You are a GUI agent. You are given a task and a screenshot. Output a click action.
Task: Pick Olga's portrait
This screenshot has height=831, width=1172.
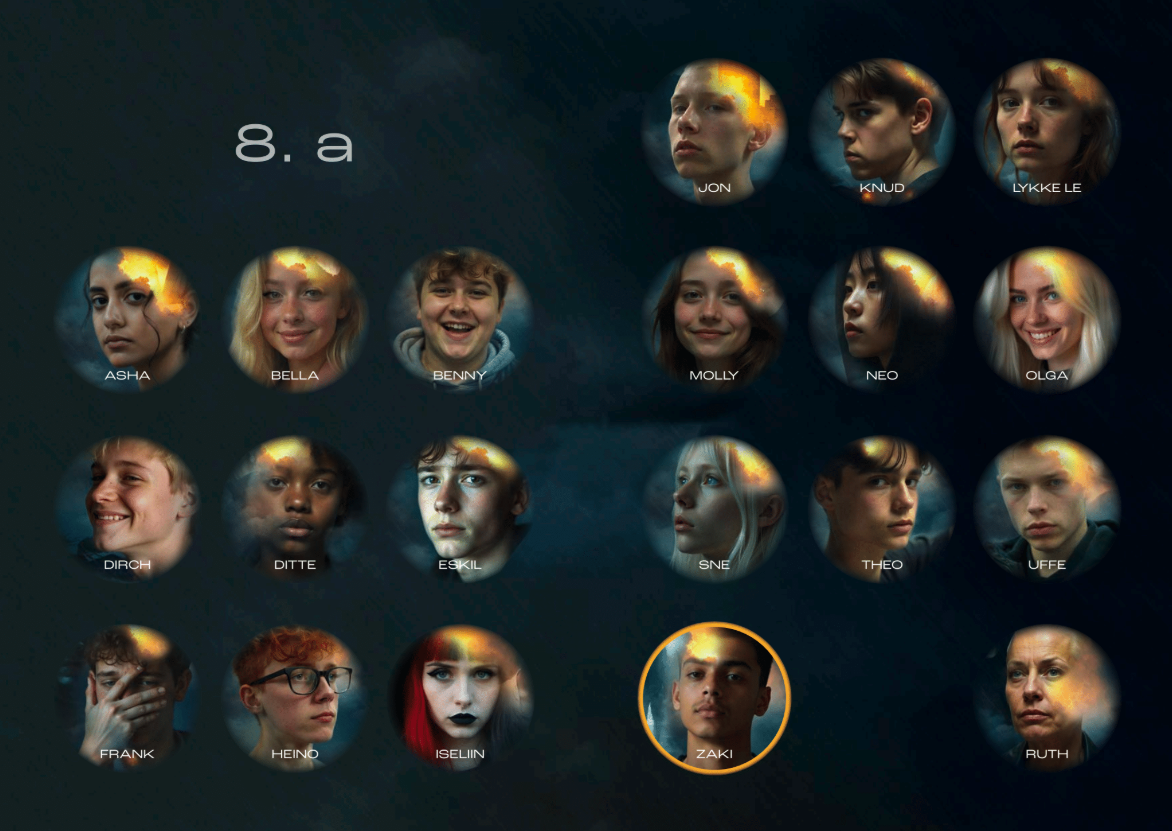click(1046, 318)
